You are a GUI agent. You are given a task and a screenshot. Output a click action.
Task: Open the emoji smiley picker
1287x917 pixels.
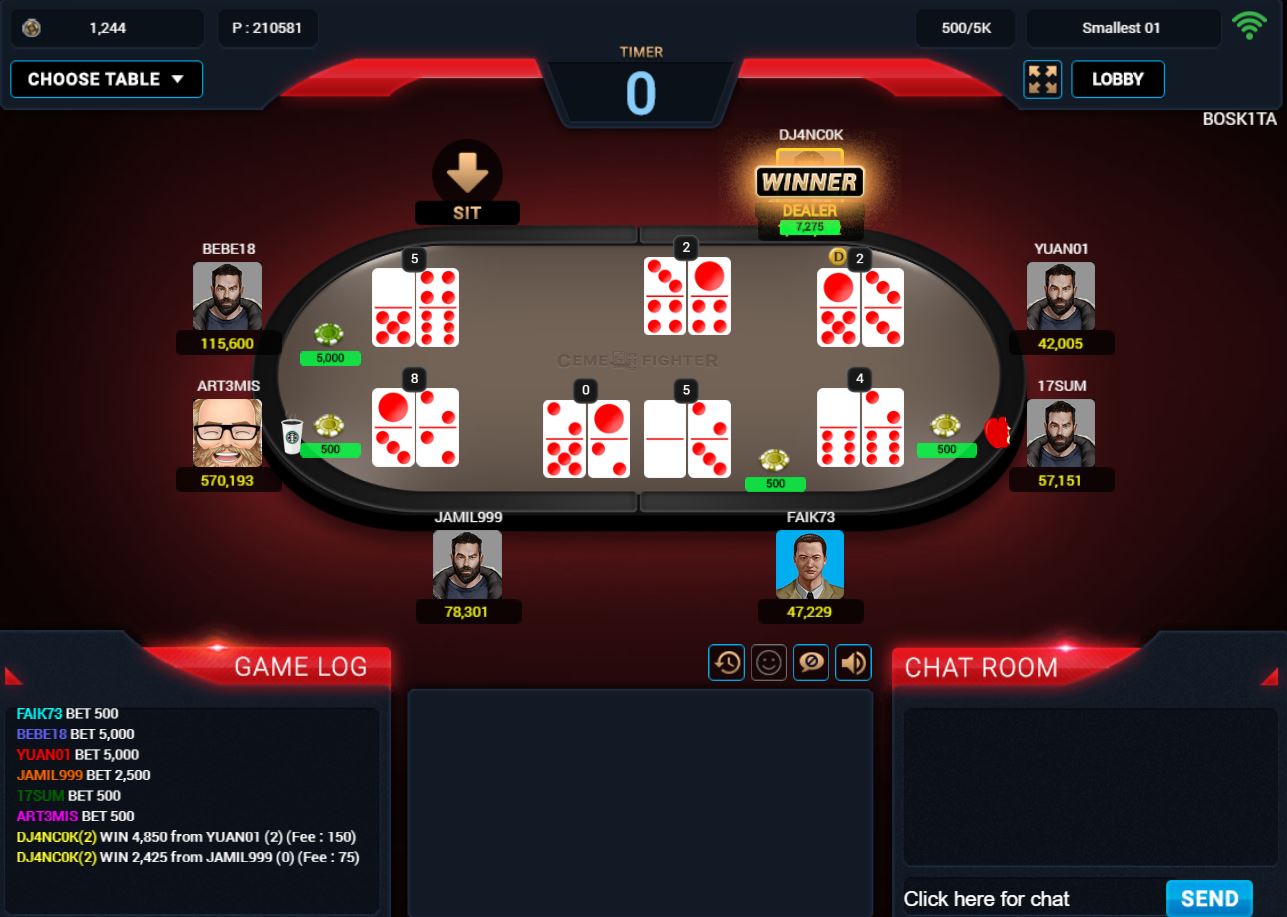[x=768, y=662]
